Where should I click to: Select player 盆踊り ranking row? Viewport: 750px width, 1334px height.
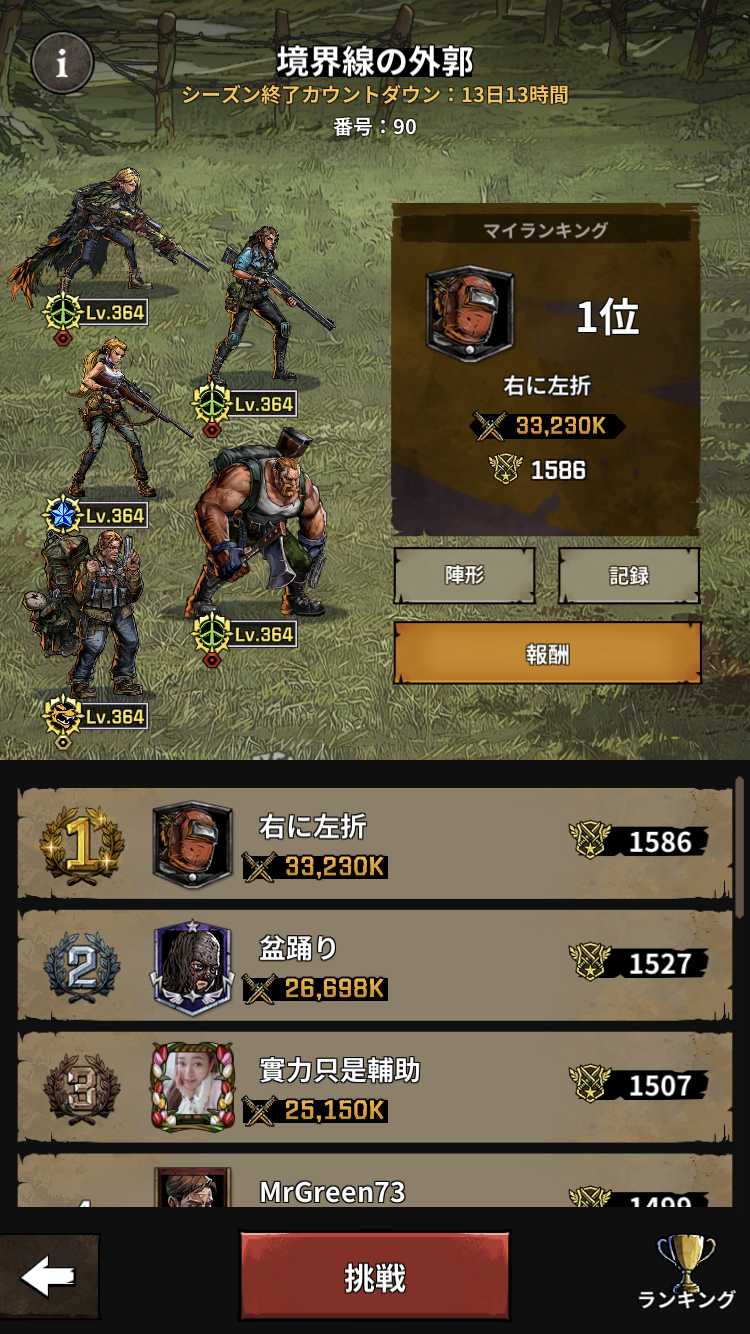pyautogui.click(x=376, y=966)
